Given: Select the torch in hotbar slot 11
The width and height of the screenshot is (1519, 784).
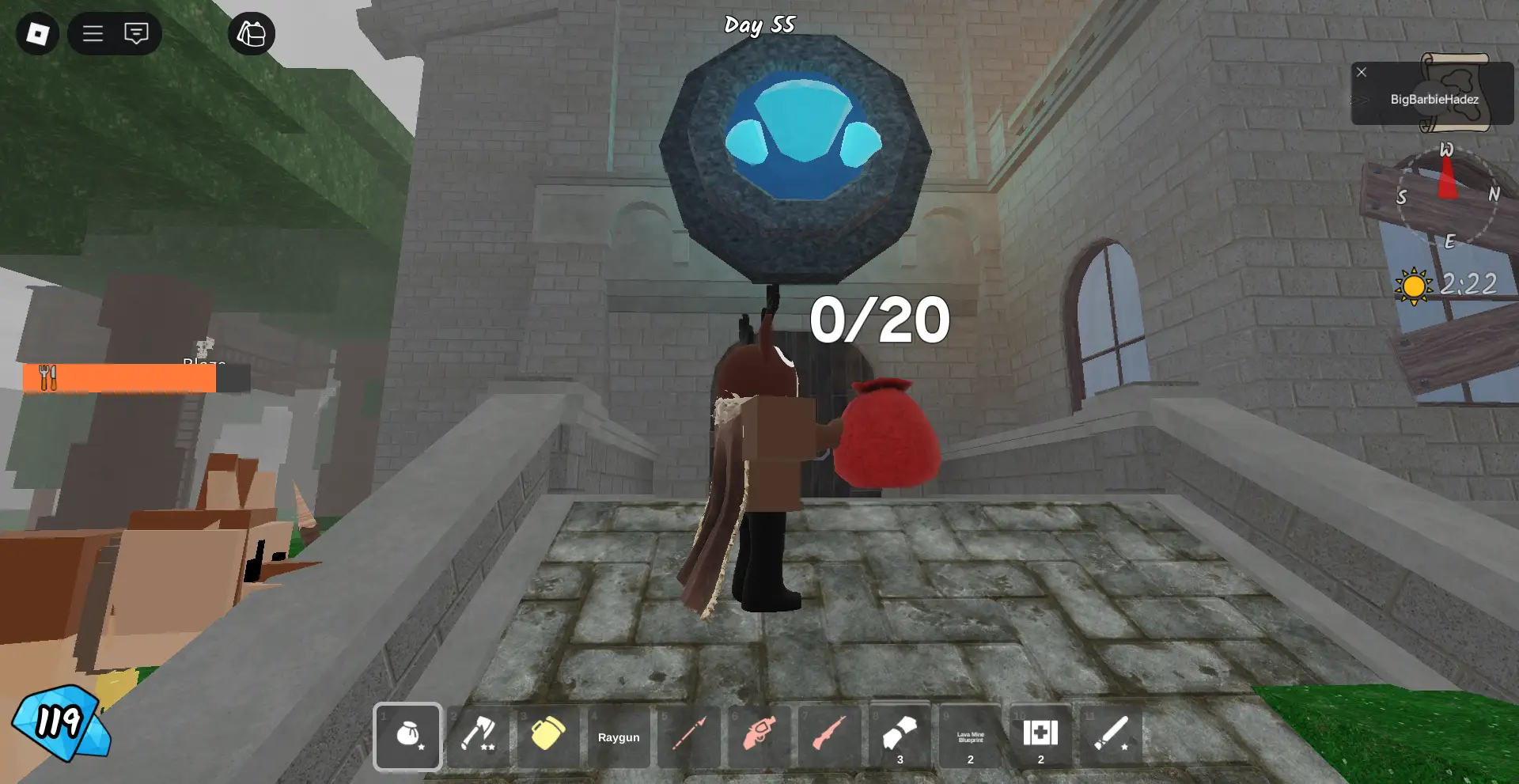Looking at the screenshot, I should pyautogui.click(x=1111, y=737).
